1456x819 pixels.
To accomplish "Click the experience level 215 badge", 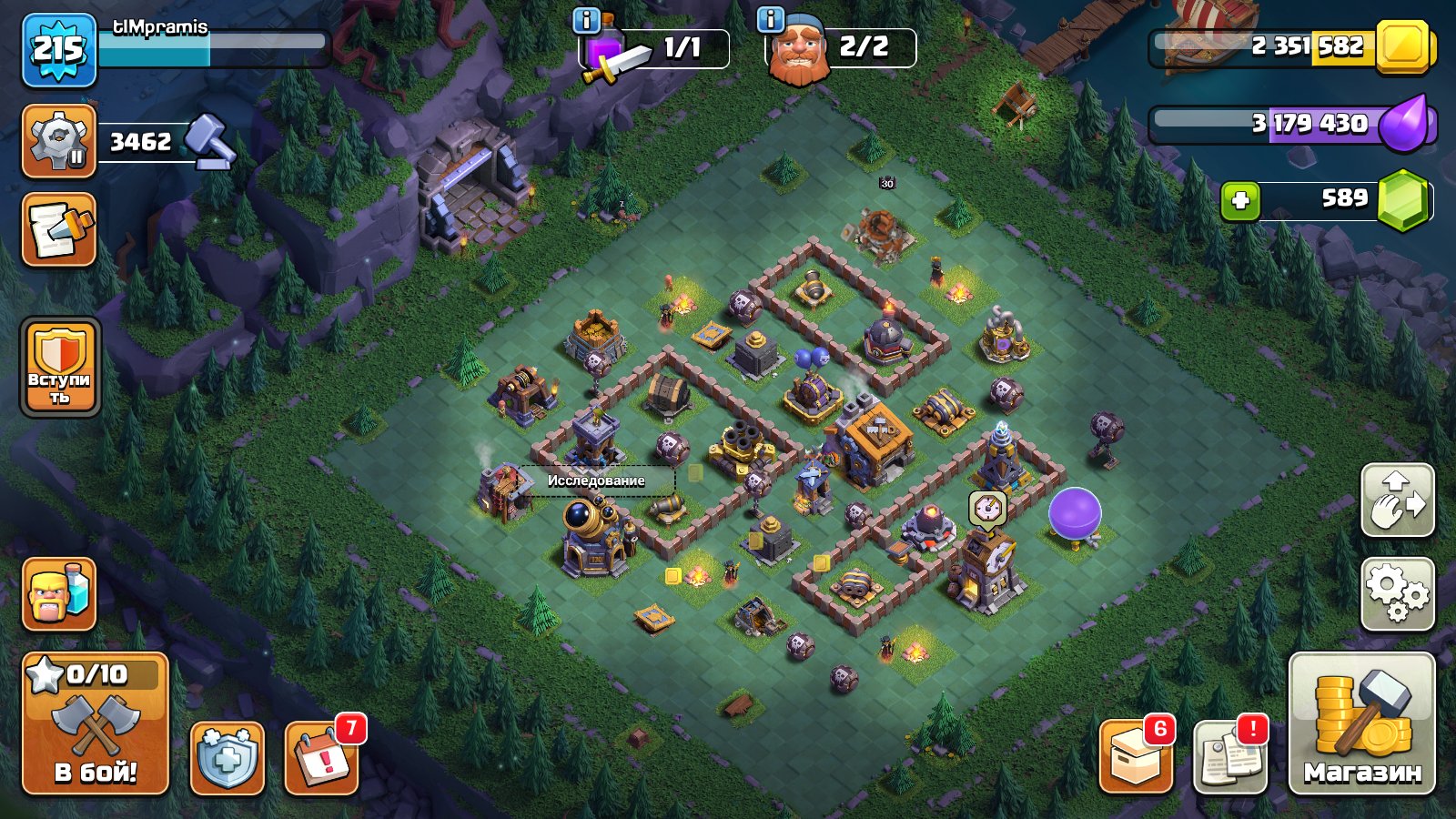I will pos(56,47).
